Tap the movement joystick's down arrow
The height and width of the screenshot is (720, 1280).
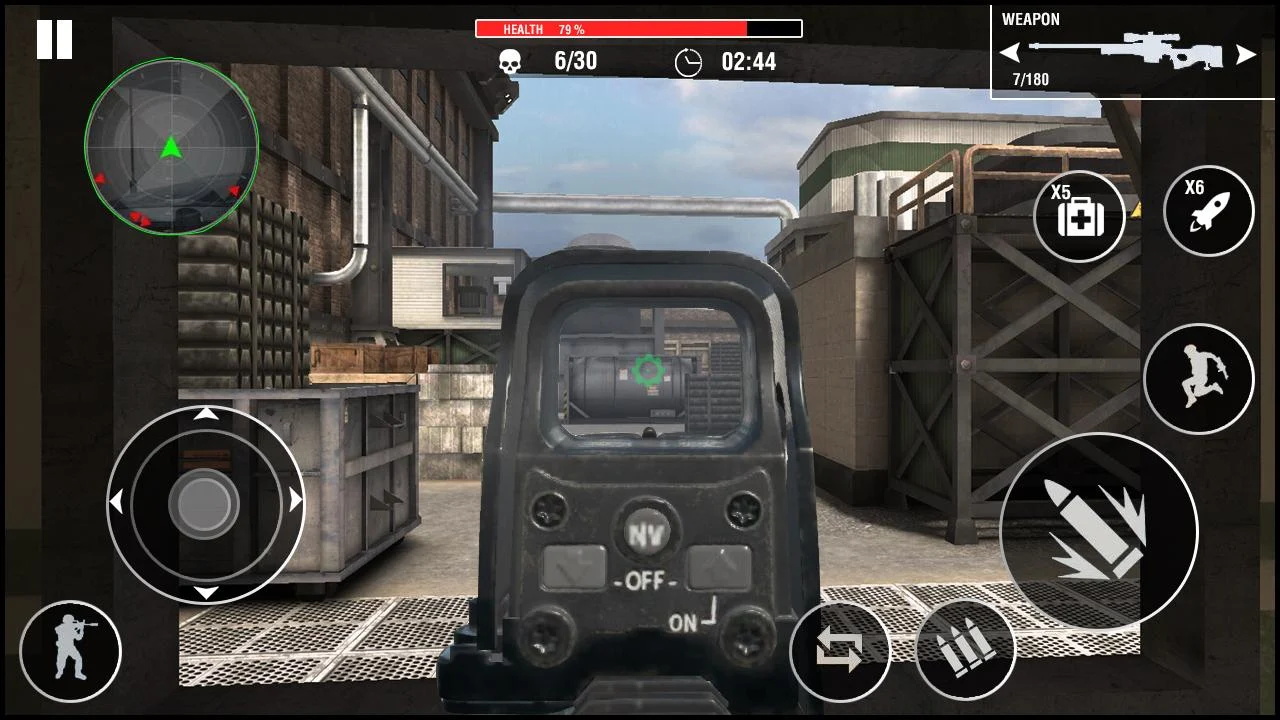pos(205,592)
